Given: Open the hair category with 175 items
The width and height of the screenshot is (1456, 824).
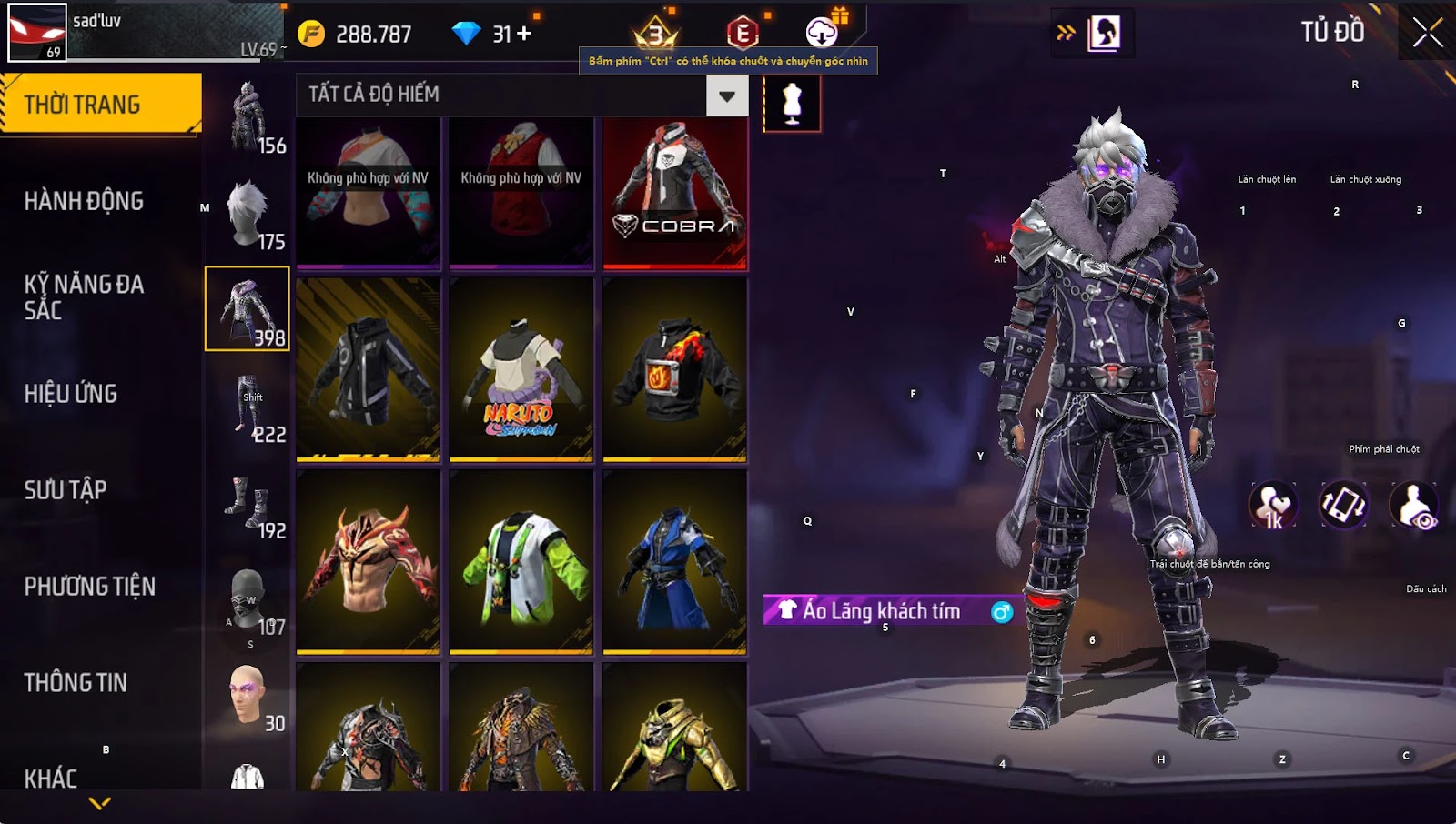Looking at the screenshot, I should tap(248, 214).
